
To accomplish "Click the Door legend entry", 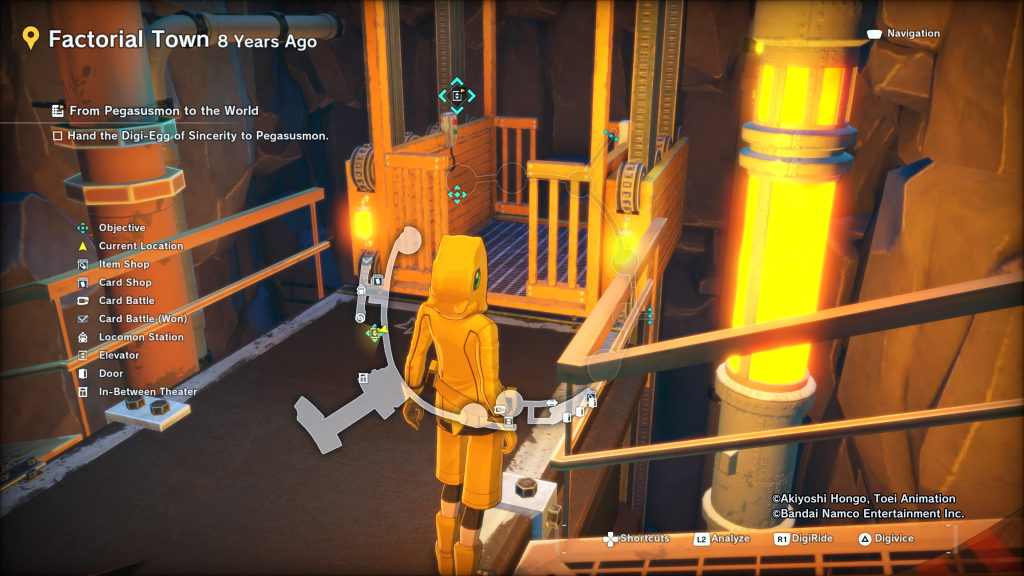I will pos(111,373).
